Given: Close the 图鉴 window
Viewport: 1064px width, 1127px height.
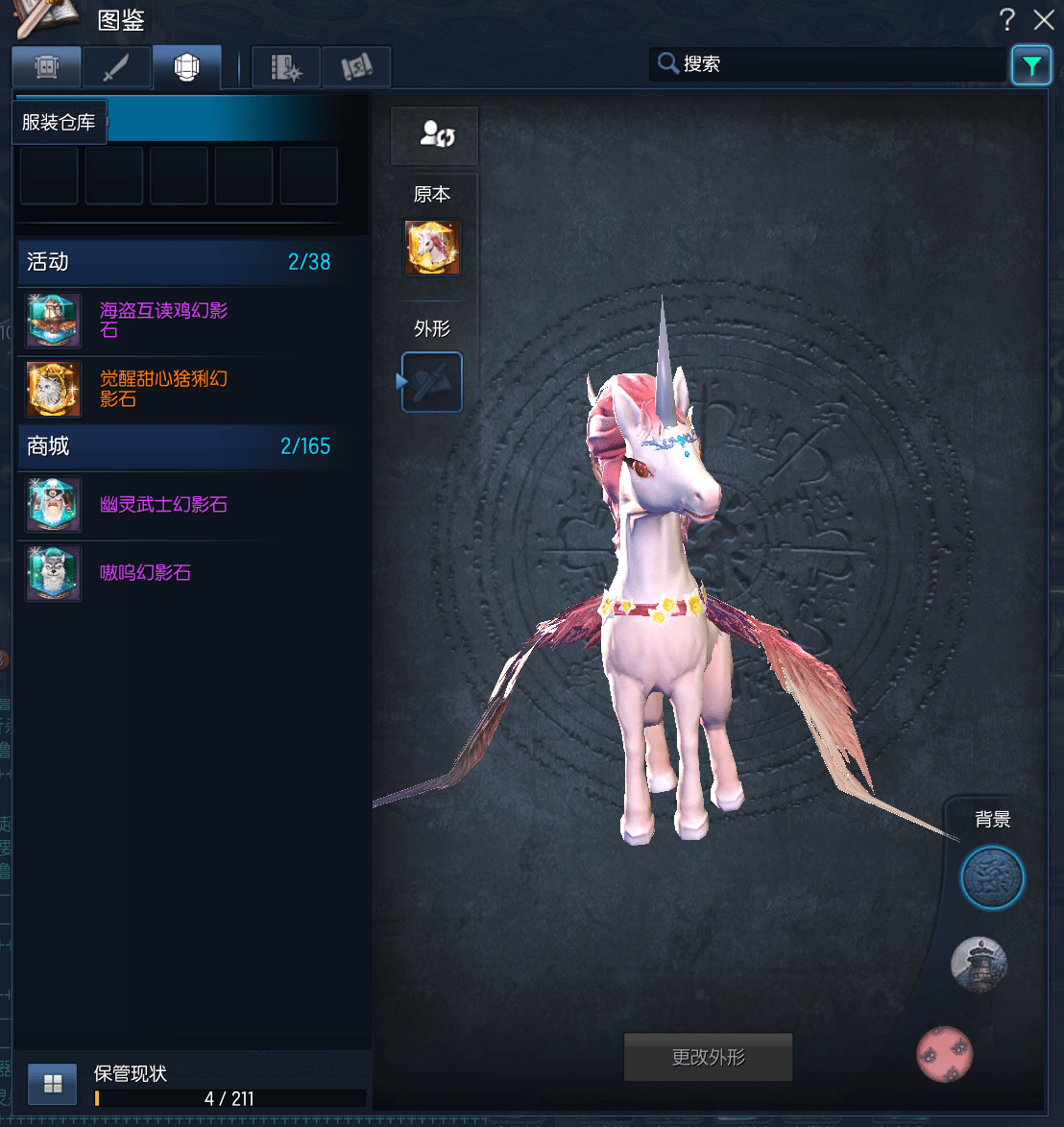Looking at the screenshot, I should tap(1044, 19).
